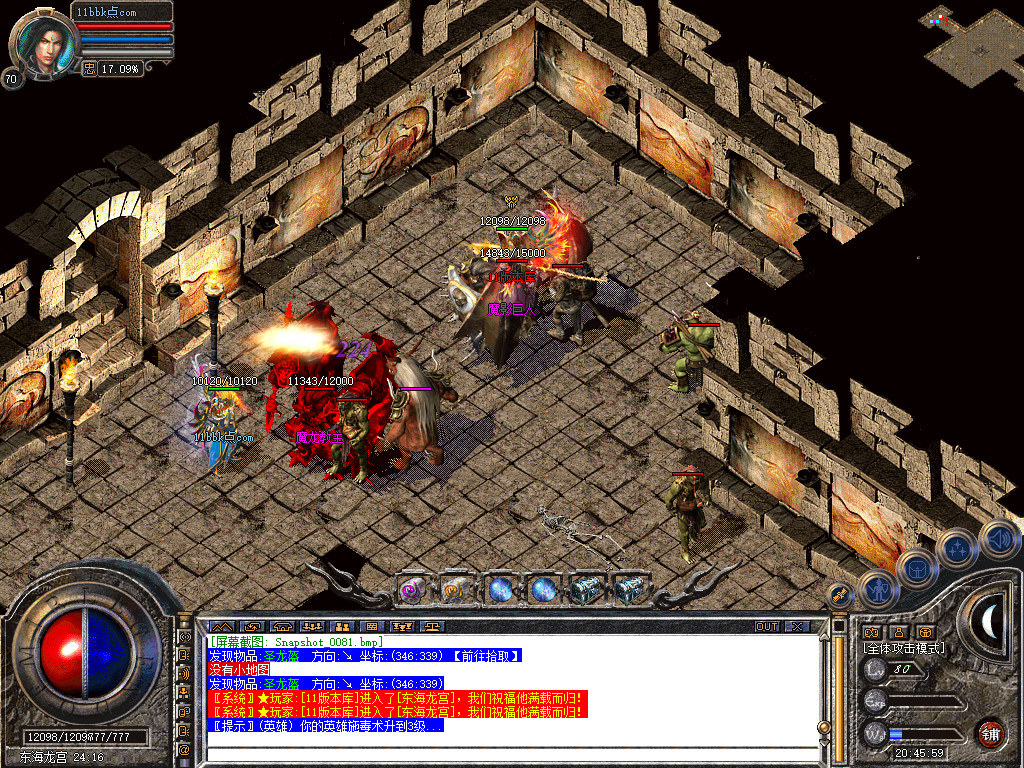Viewport: 1024px width, 768px height.
Task: Use the purple swirl scroll in the belt
Action: coord(413,590)
